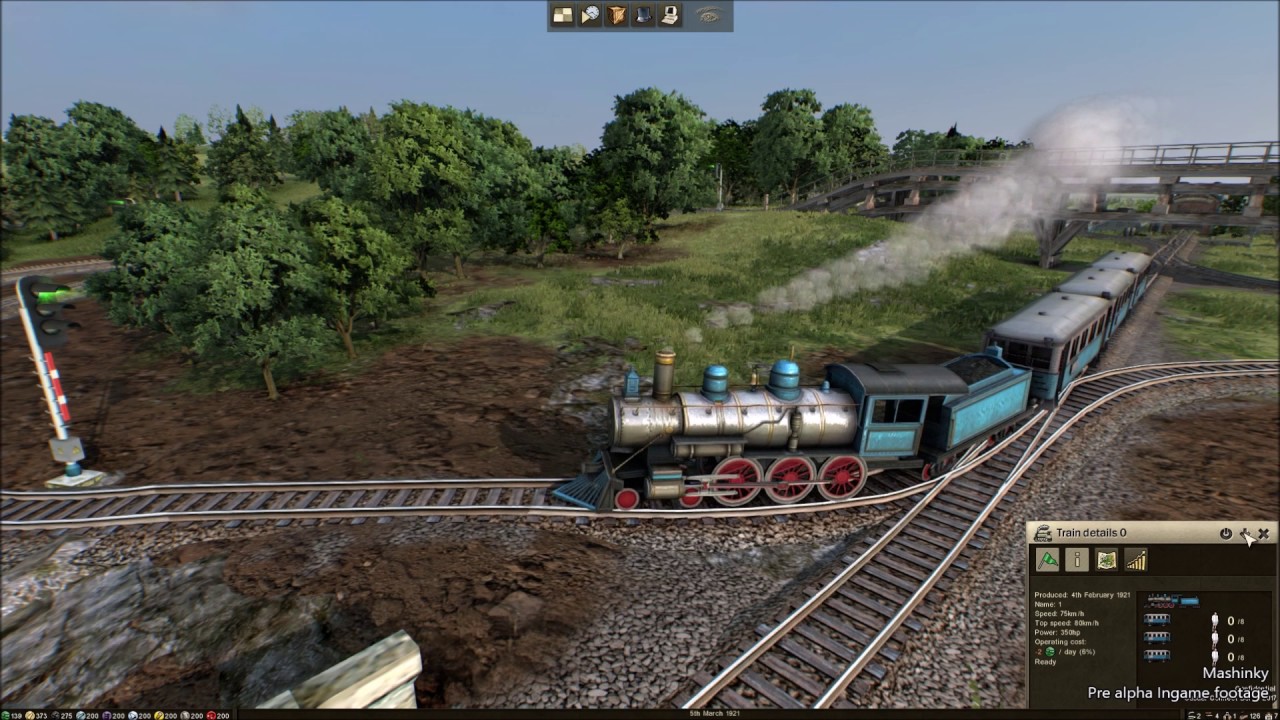Select the locomotive in the train list
This screenshot has width=1280, height=720.
1171,601
